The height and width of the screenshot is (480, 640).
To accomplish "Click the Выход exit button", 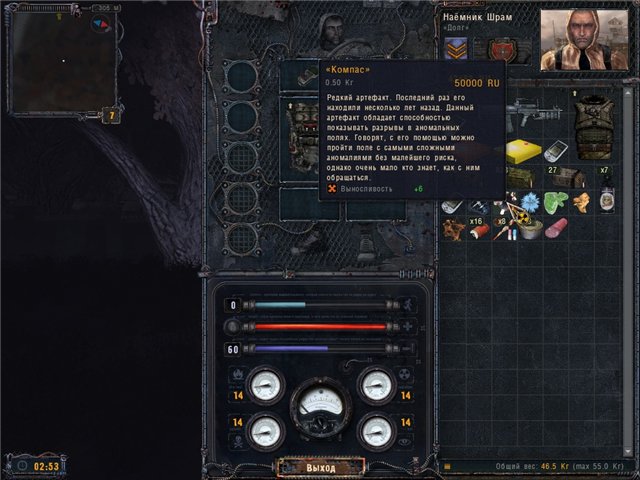I will pos(319,467).
